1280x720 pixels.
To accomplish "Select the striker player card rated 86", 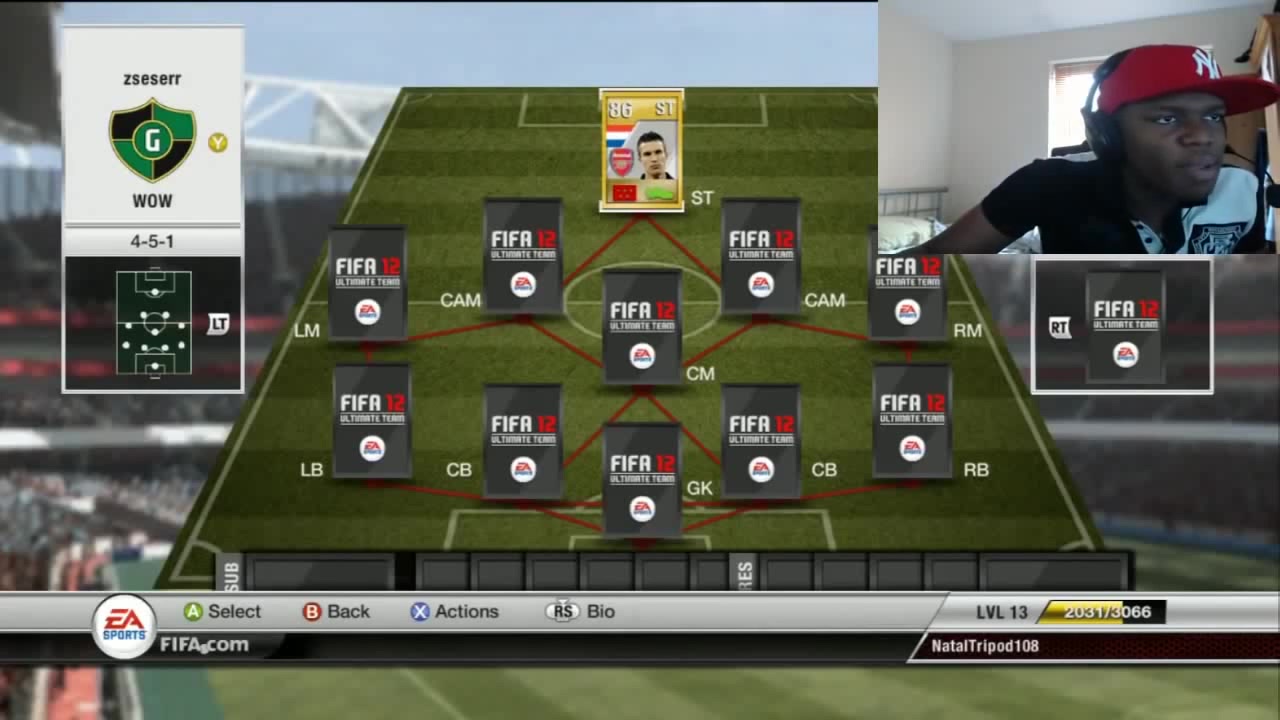I will 641,151.
